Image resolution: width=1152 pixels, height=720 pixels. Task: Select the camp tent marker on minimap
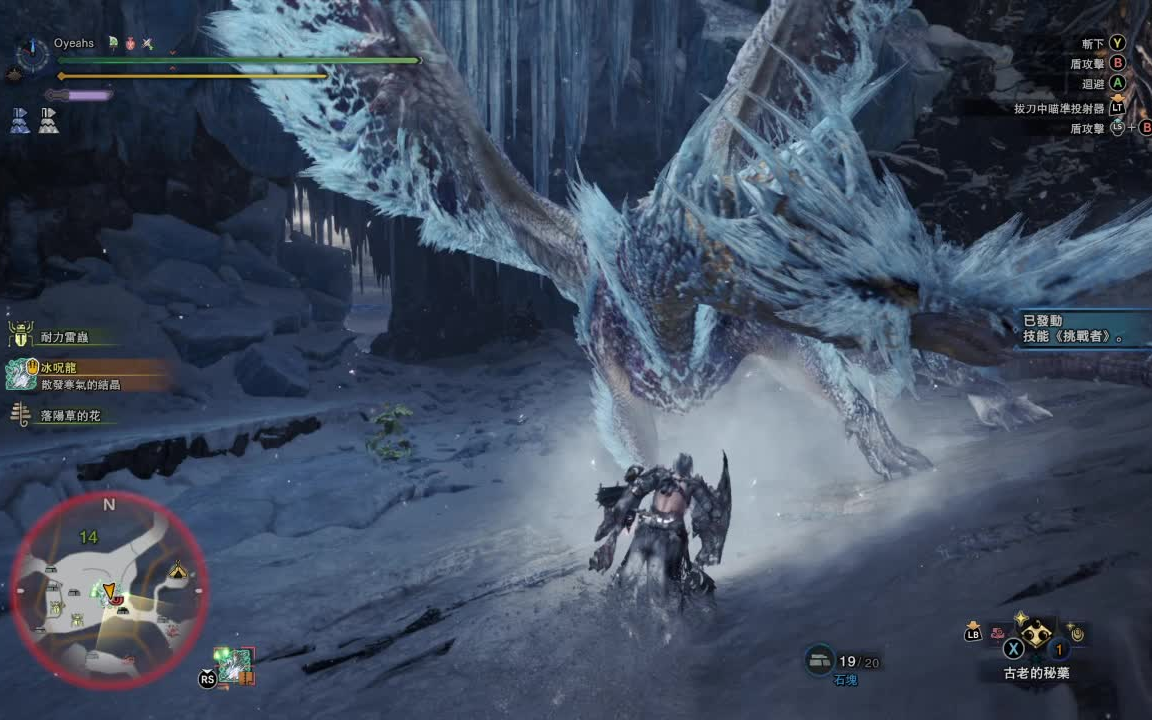[x=177, y=571]
